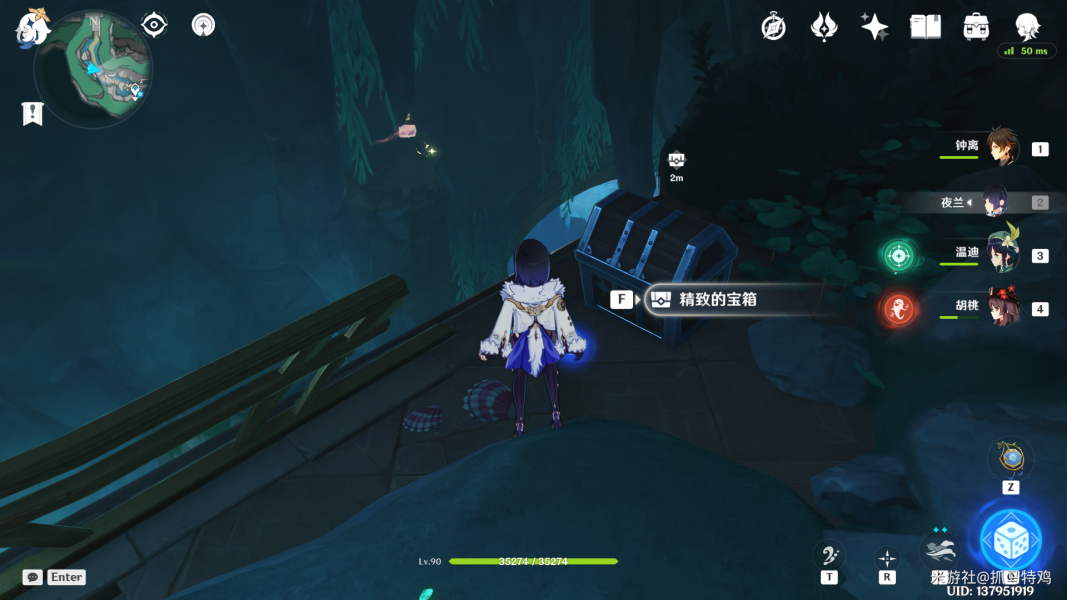Open the quest exclamation bookmark icon
1067x600 pixels.
[x=32, y=114]
